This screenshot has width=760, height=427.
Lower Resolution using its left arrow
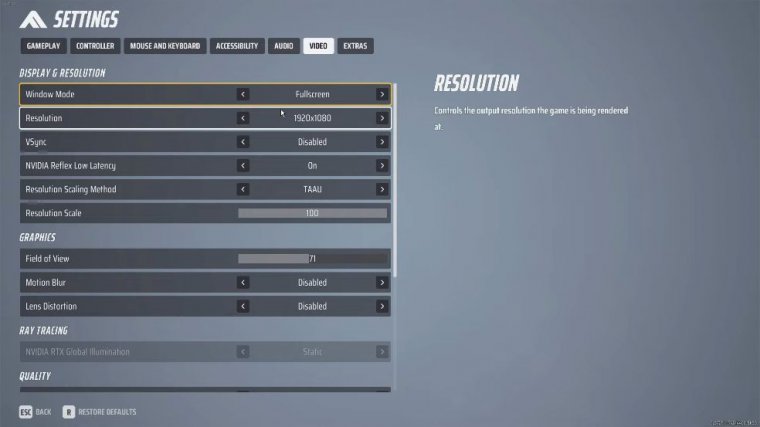(243, 118)
